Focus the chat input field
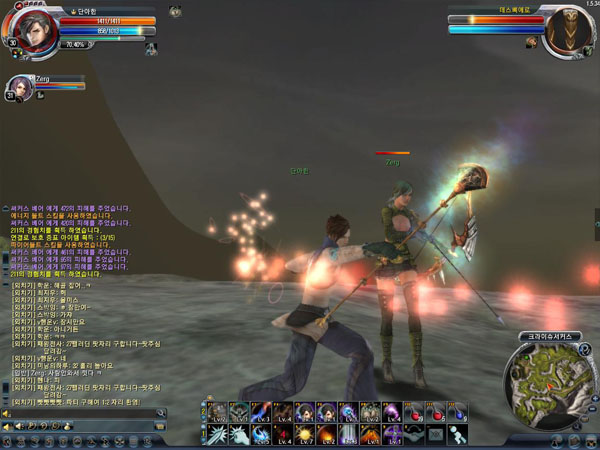The width and height of the screenshot is (600, 450). 80,412
